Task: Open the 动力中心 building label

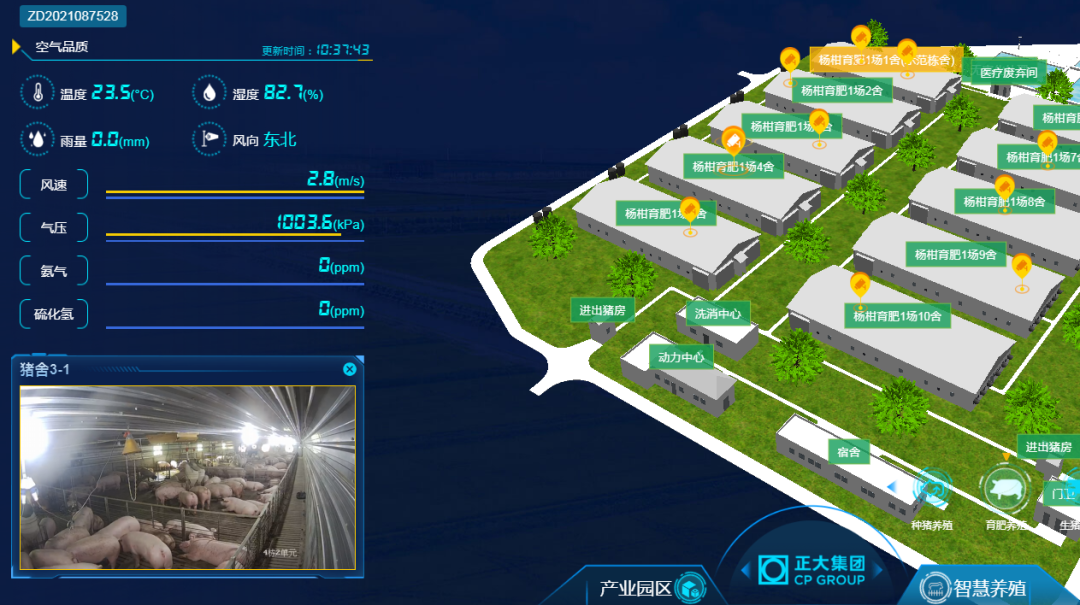Action: (681, 357)
